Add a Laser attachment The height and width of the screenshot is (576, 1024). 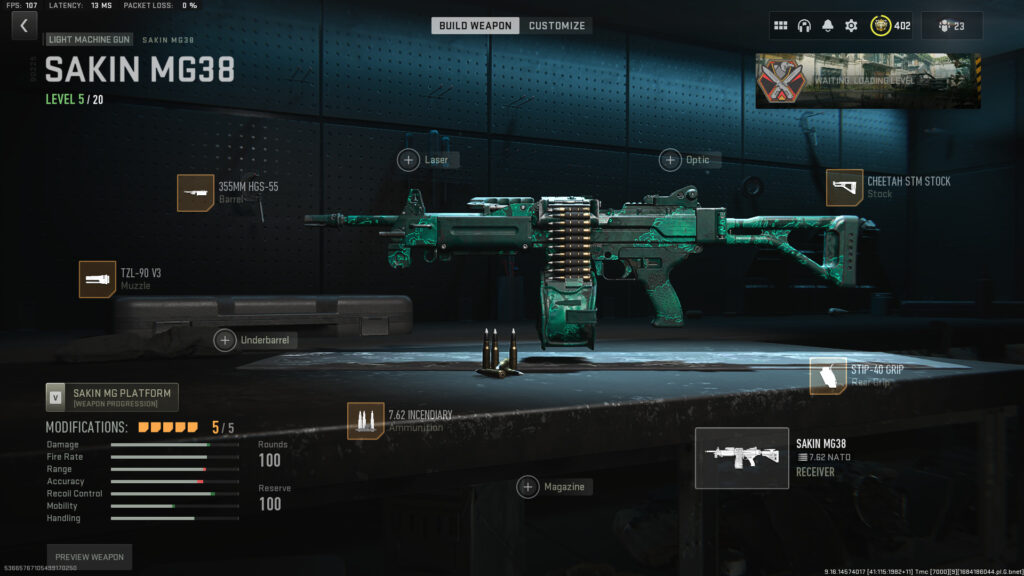click(x=409, y=159)
